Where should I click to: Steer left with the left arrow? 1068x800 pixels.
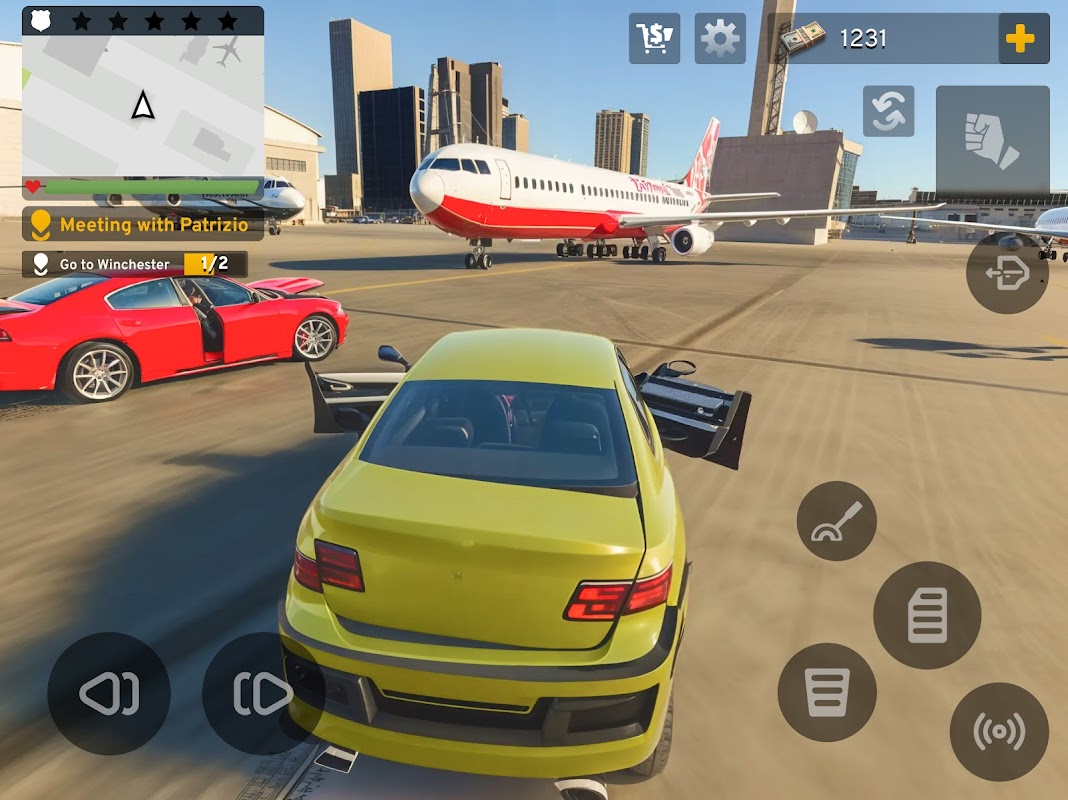click(109, 693)
